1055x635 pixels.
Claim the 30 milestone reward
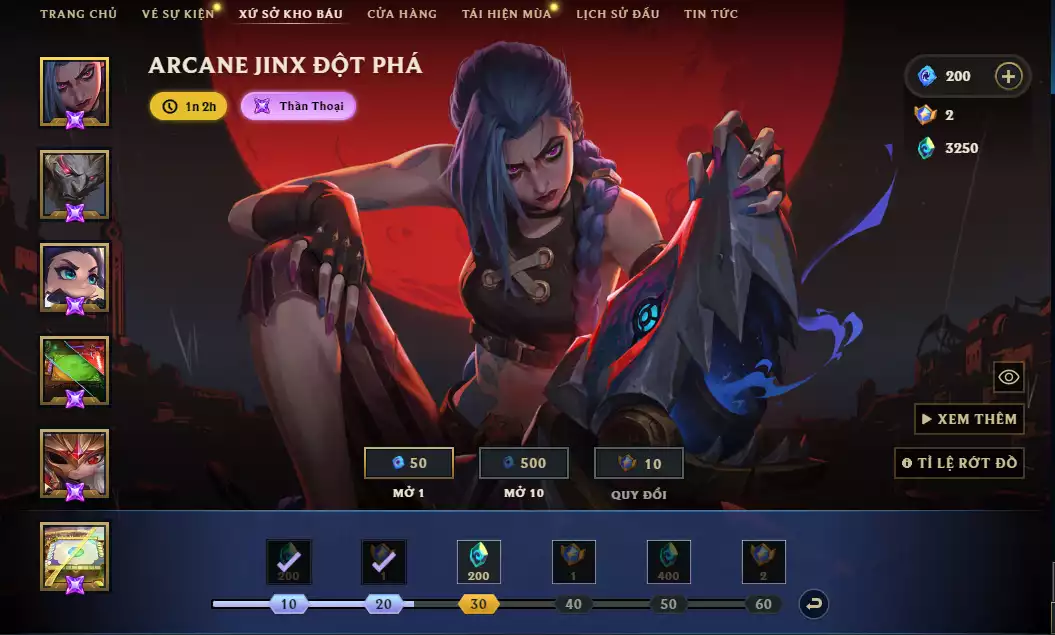coord(478,562)
